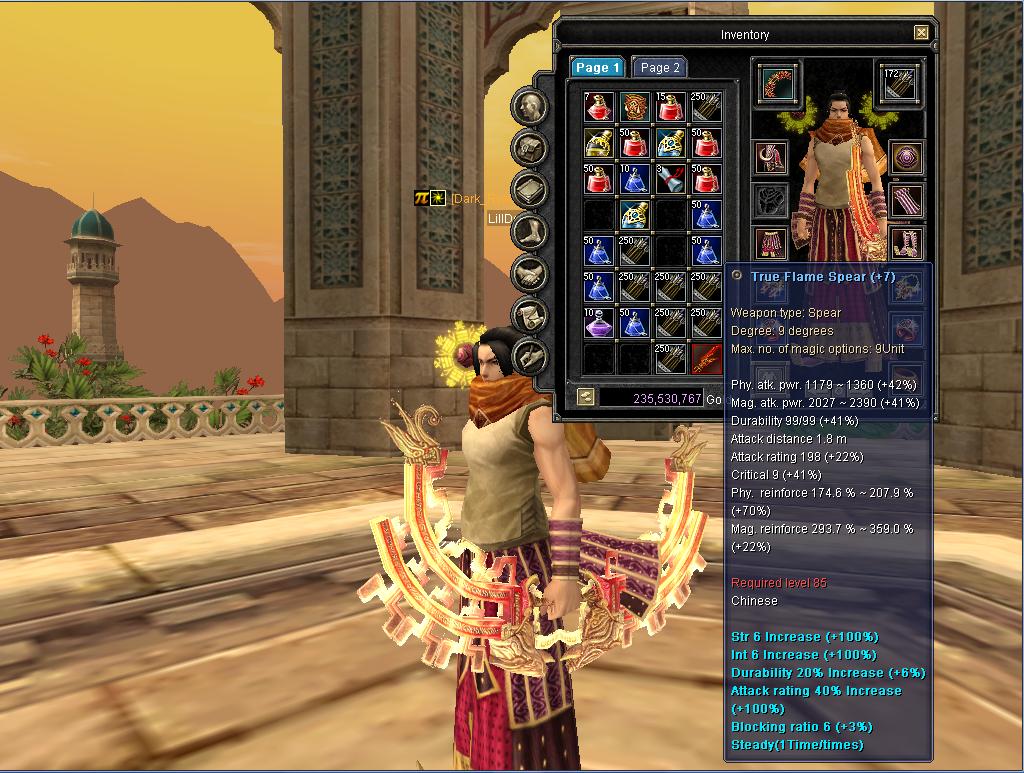Image resolution: width=1024 pixels, height=773 pixels.
Task: Open the character head side button
Action: (x=529, y=107)
